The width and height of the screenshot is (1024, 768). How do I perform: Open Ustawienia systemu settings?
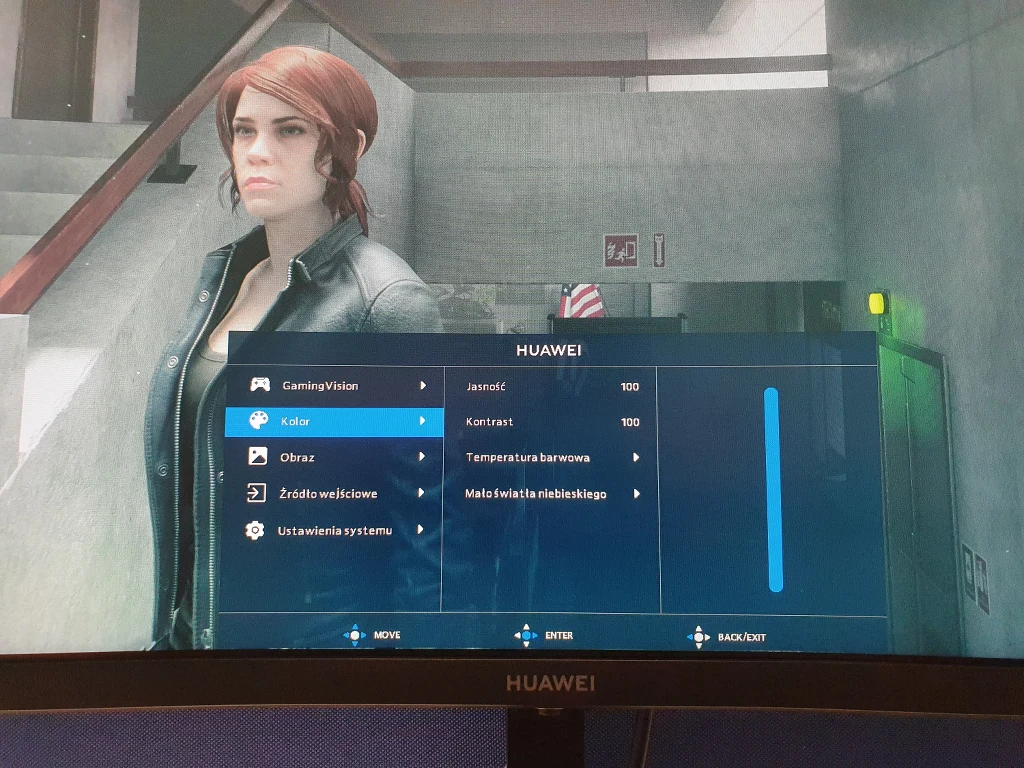pos(334,530)
